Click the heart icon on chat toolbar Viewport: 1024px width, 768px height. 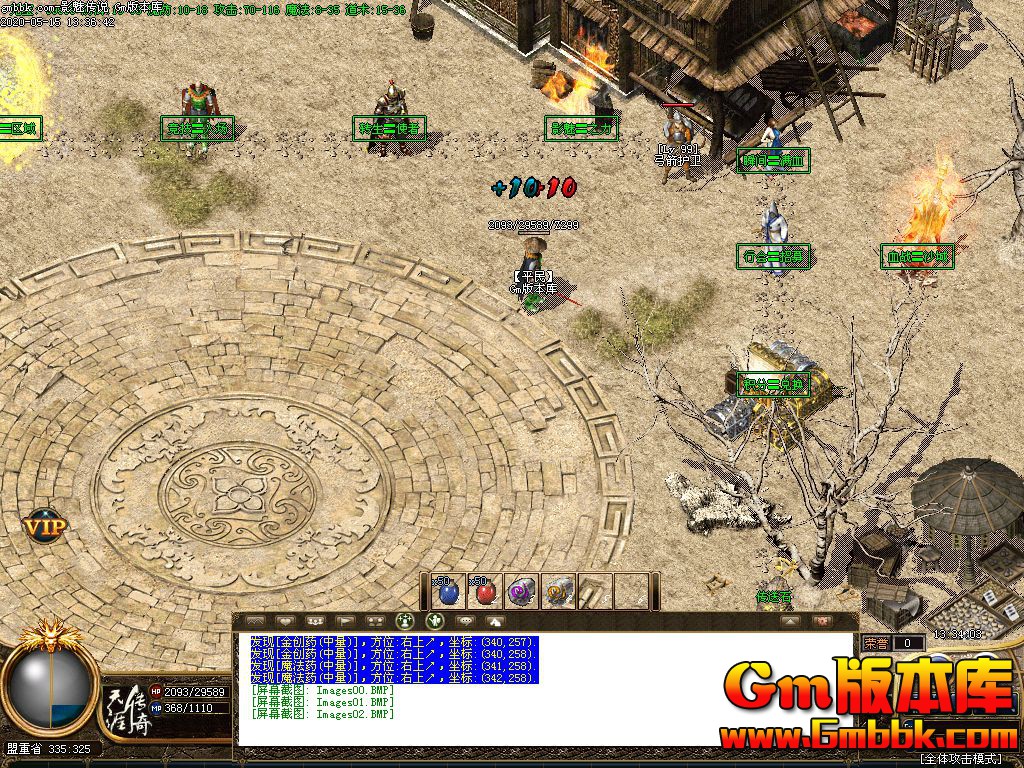click(x=285, y=621)
